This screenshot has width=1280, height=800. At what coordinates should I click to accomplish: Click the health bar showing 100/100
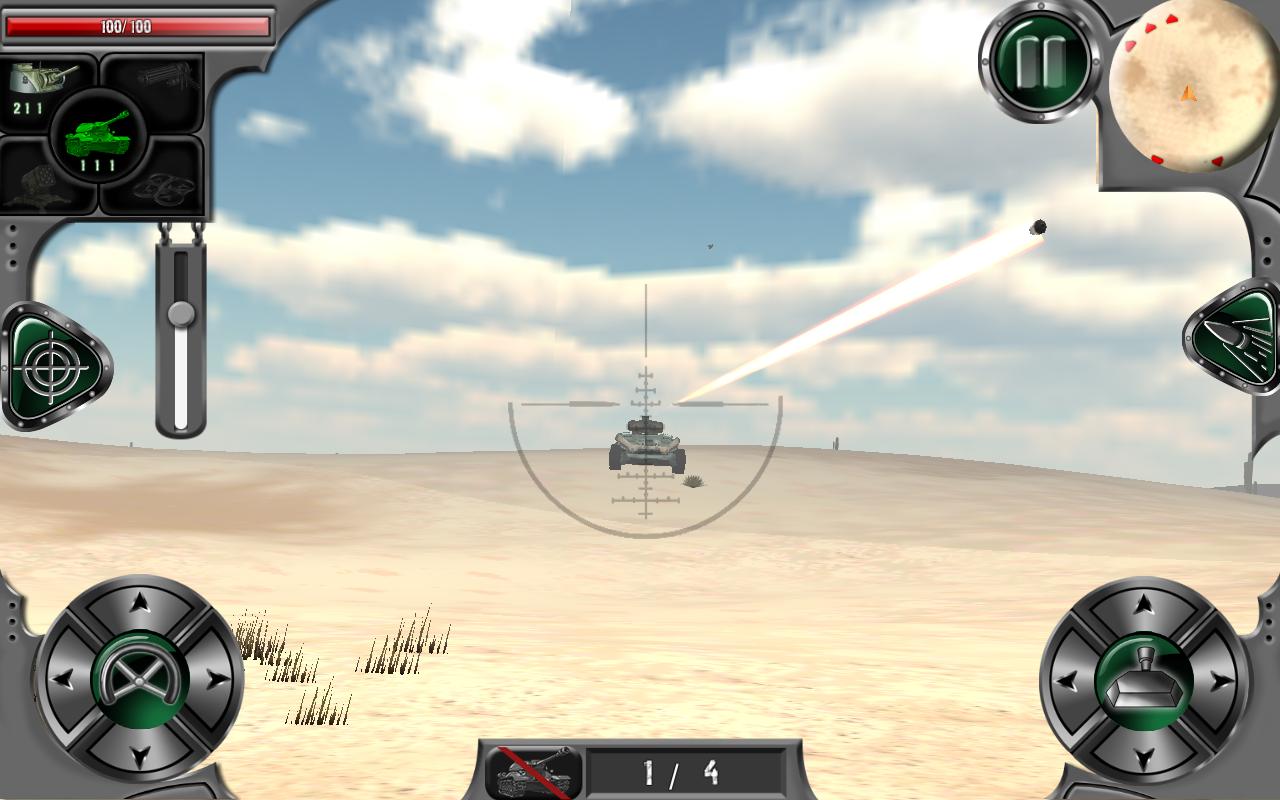tap(140, 27)
